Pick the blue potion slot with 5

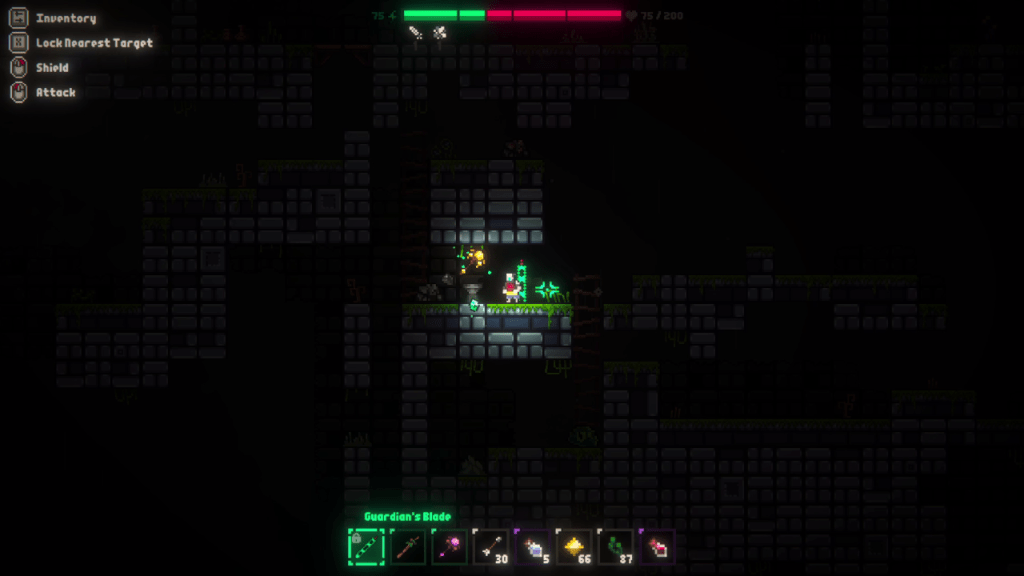click(533, 547)
